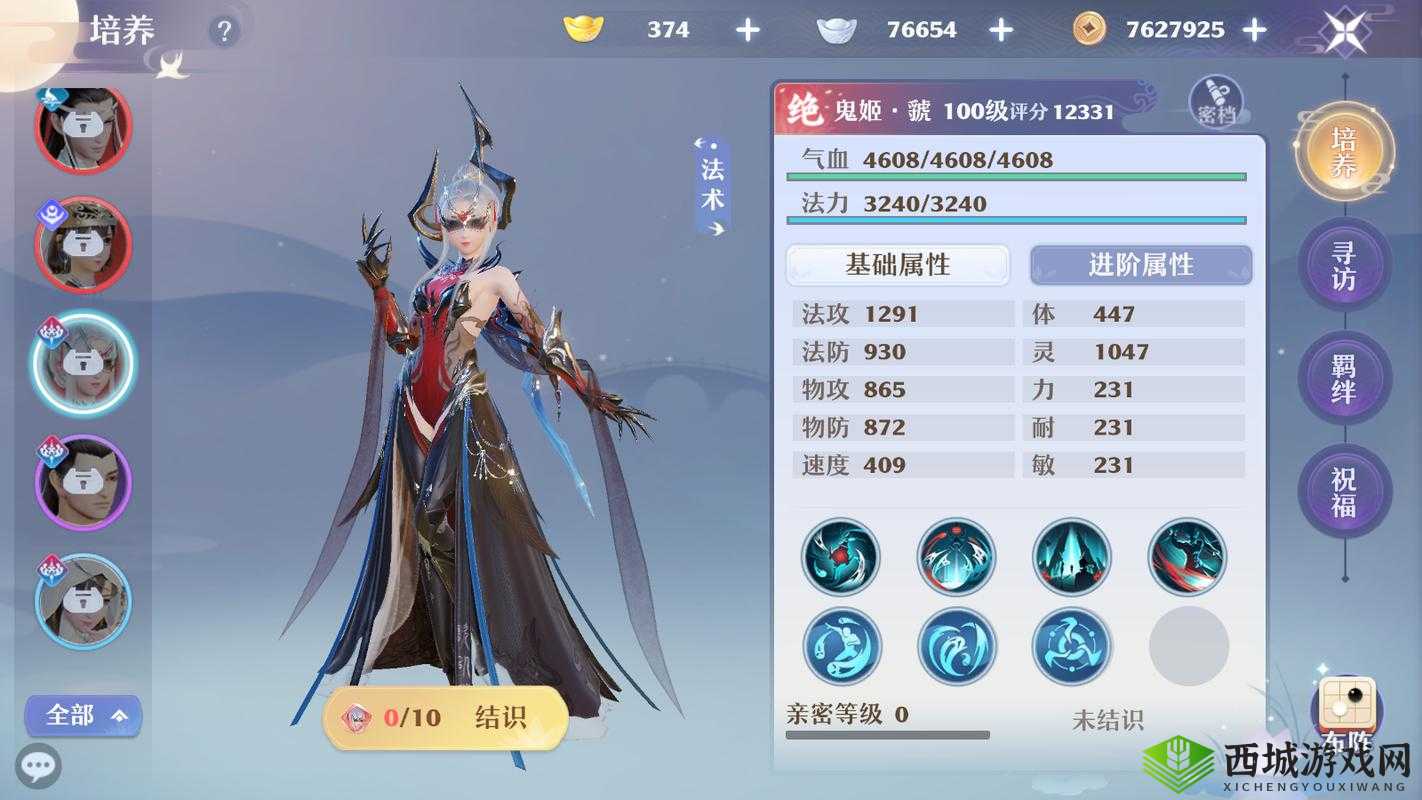
Task: Switch to the 基础属性 tab
Action: 897,264
